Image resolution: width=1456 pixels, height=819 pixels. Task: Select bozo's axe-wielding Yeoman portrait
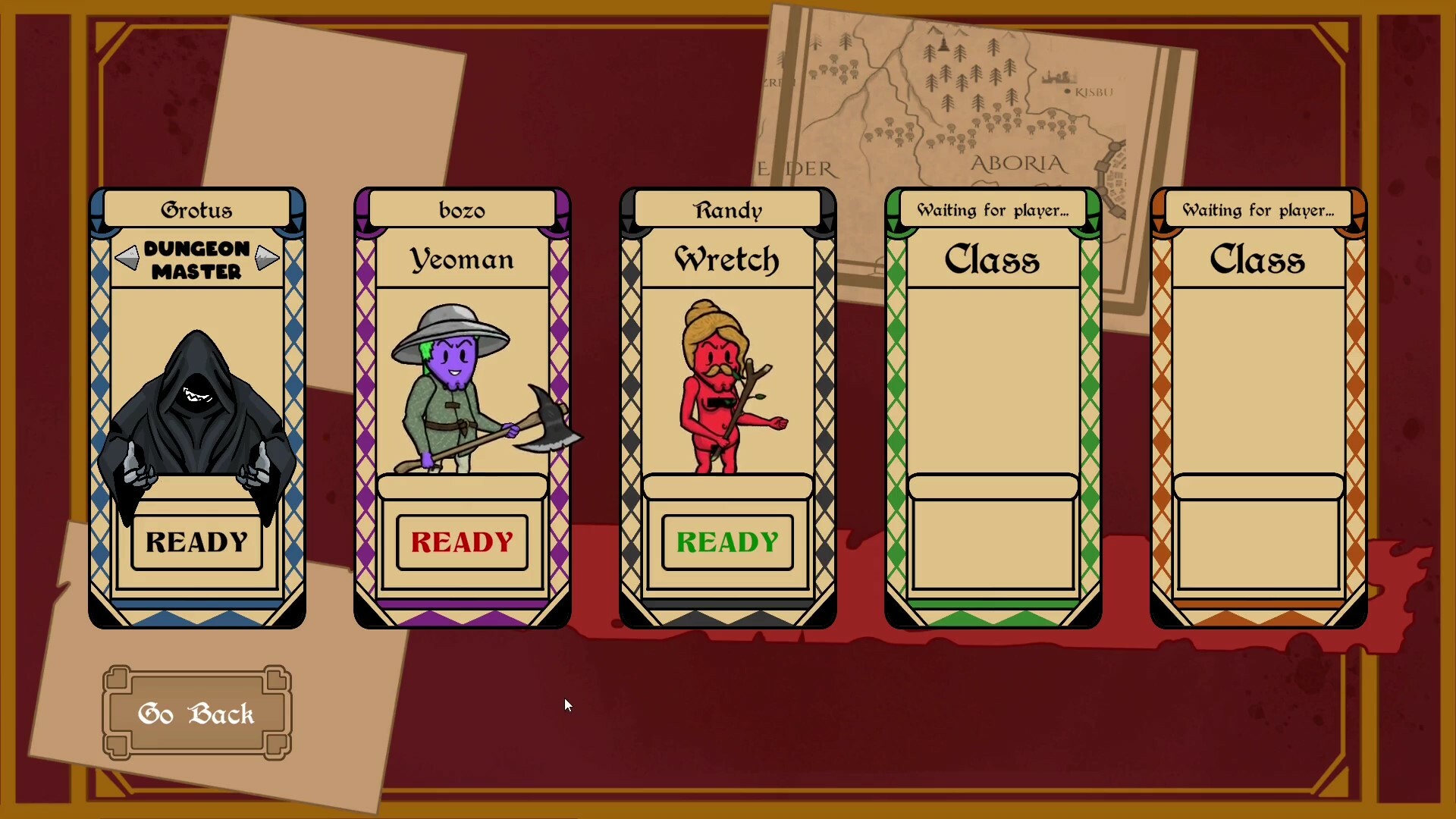[463, 387]
